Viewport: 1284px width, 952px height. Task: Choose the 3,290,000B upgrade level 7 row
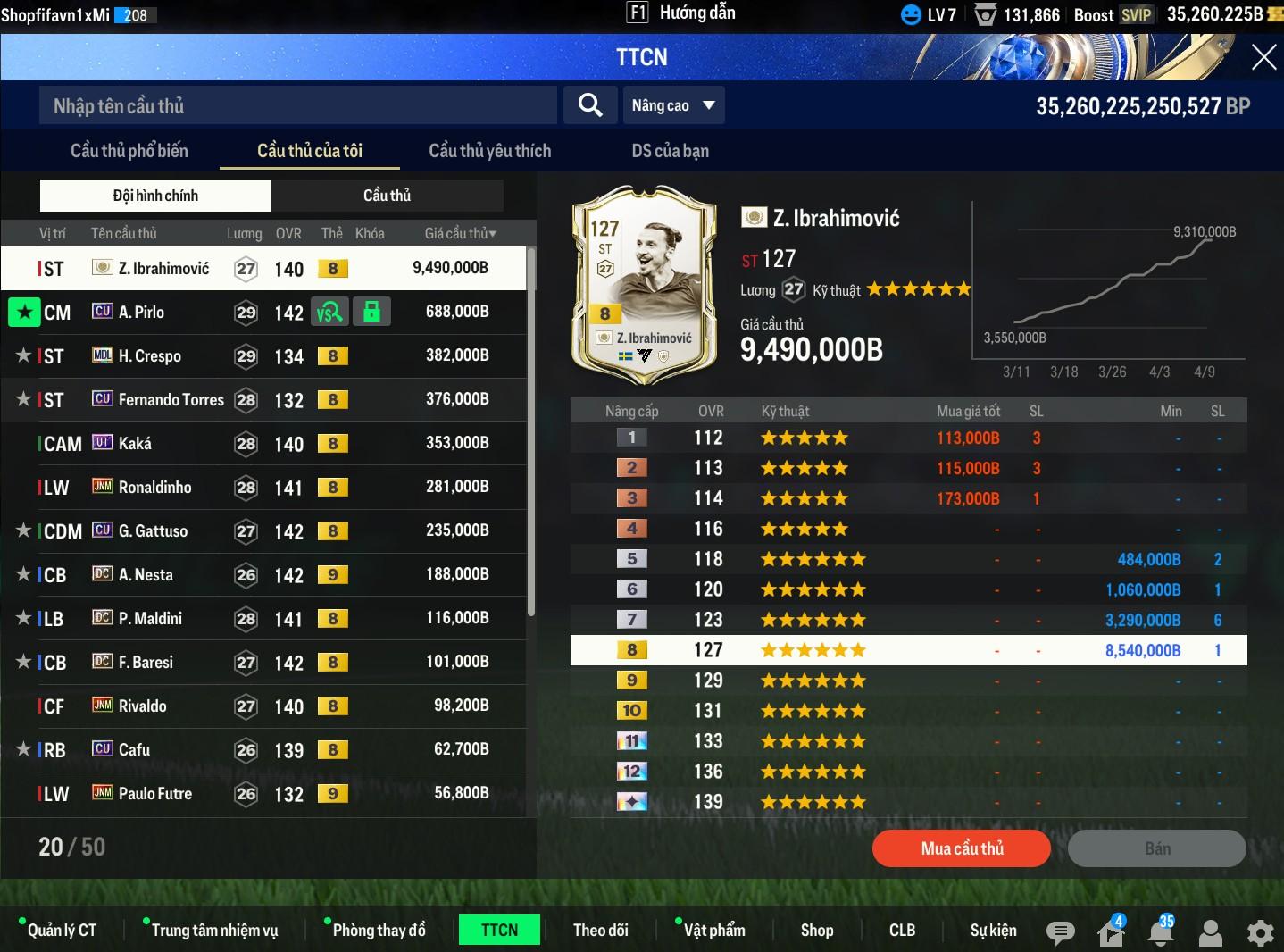click(908, 620)
